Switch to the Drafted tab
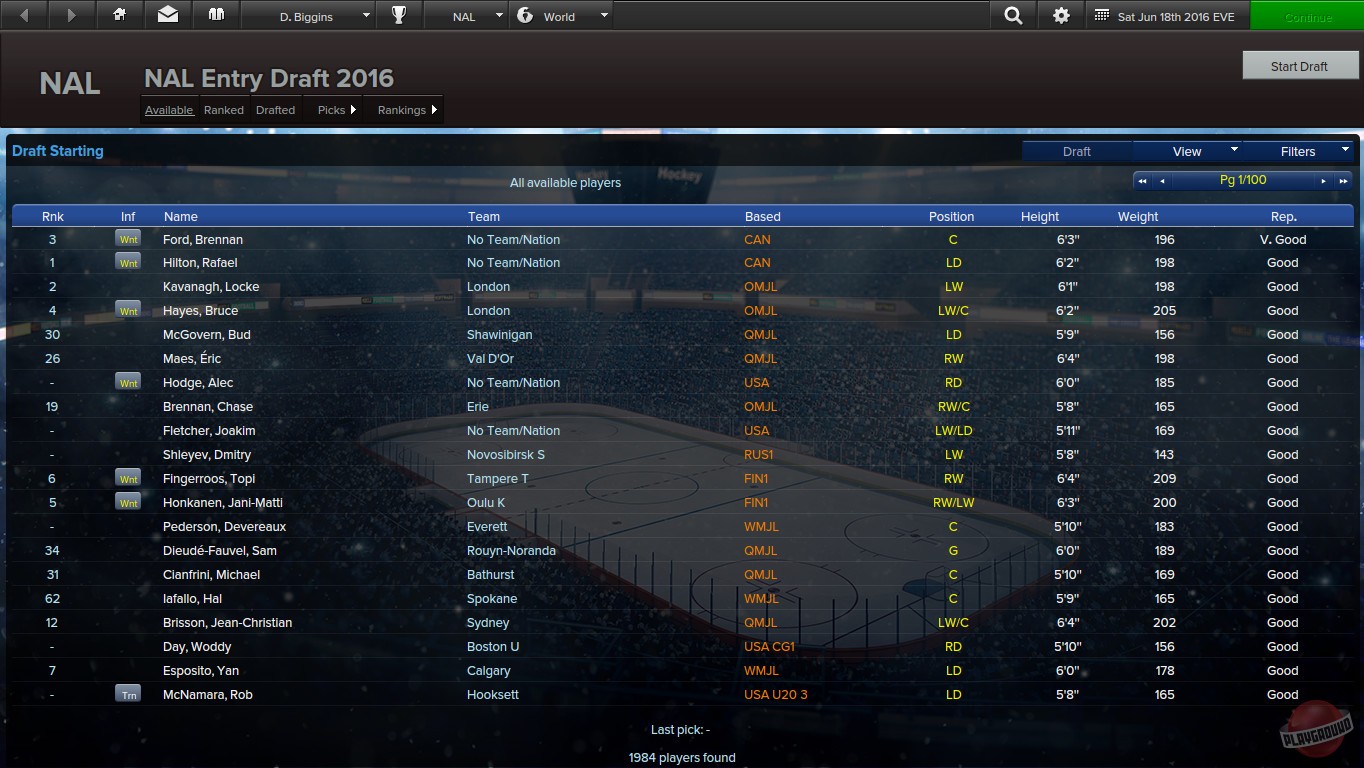 275,110
